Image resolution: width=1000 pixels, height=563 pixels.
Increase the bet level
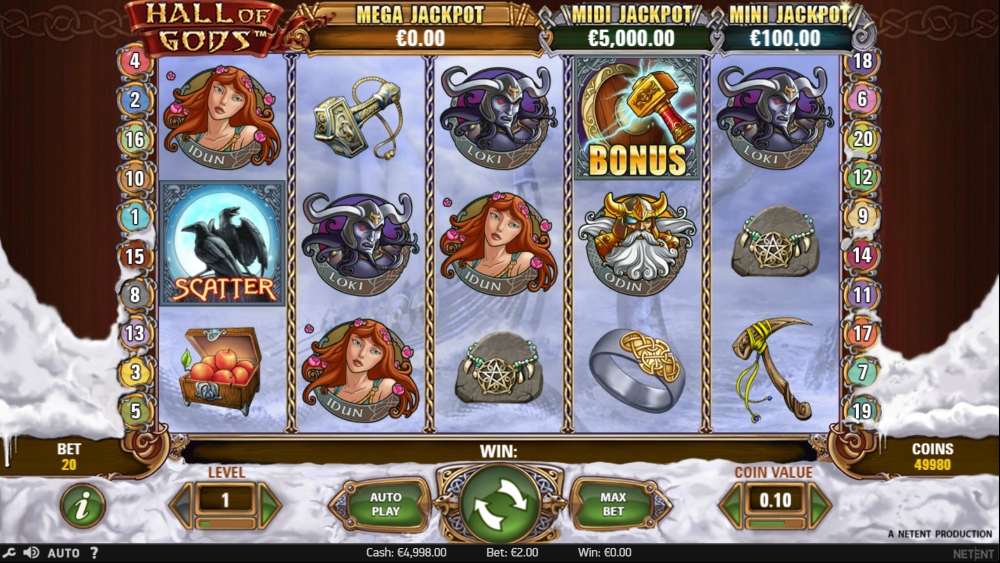point(271,505)
